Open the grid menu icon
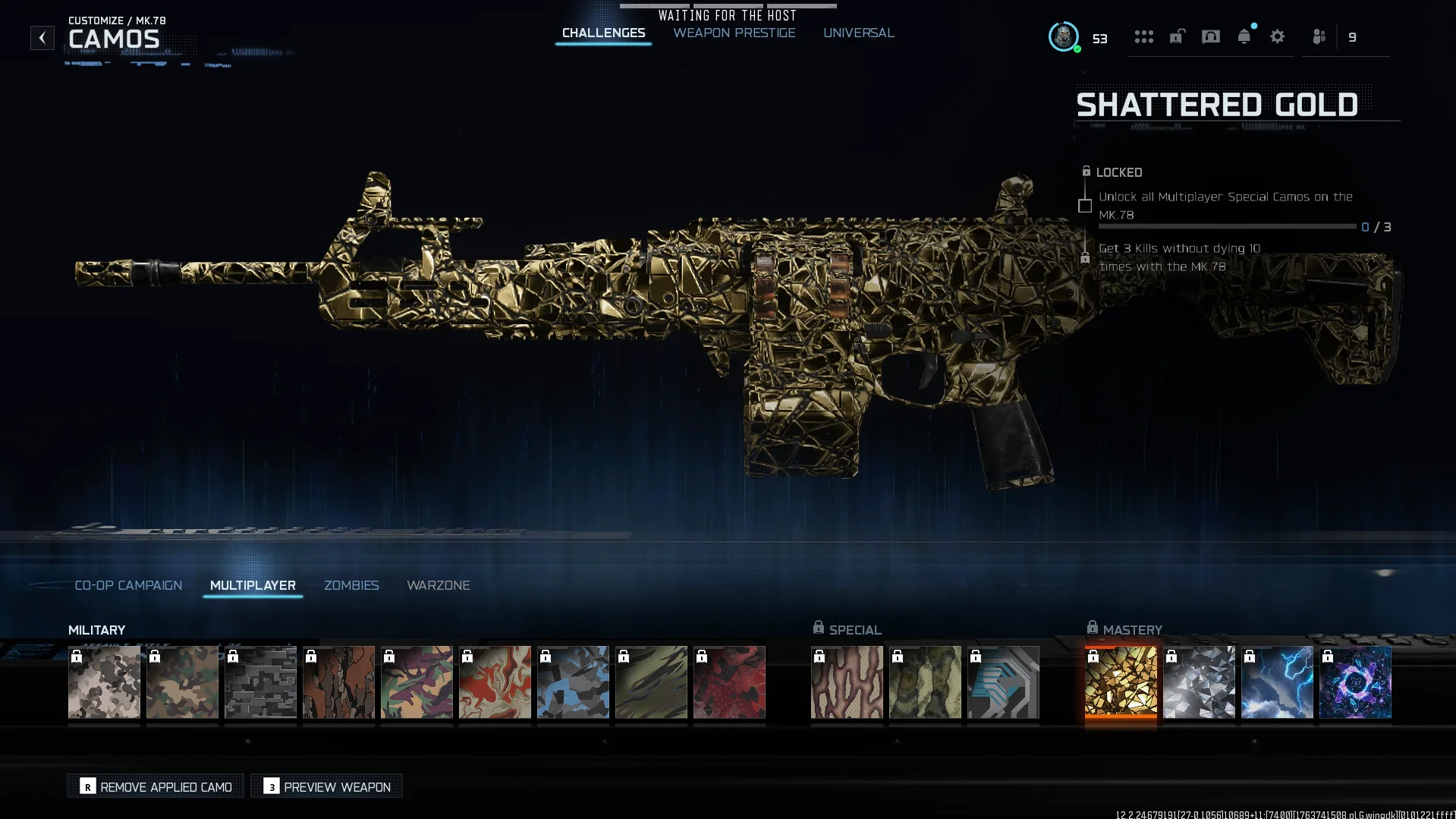 point(1143,36)
